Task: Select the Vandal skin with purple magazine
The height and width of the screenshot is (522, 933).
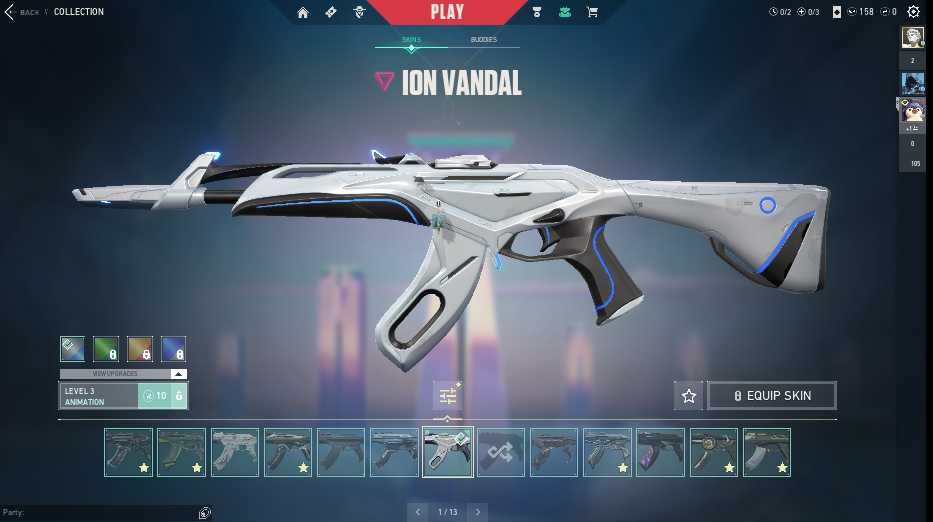Action: click(x=660, y=452)
